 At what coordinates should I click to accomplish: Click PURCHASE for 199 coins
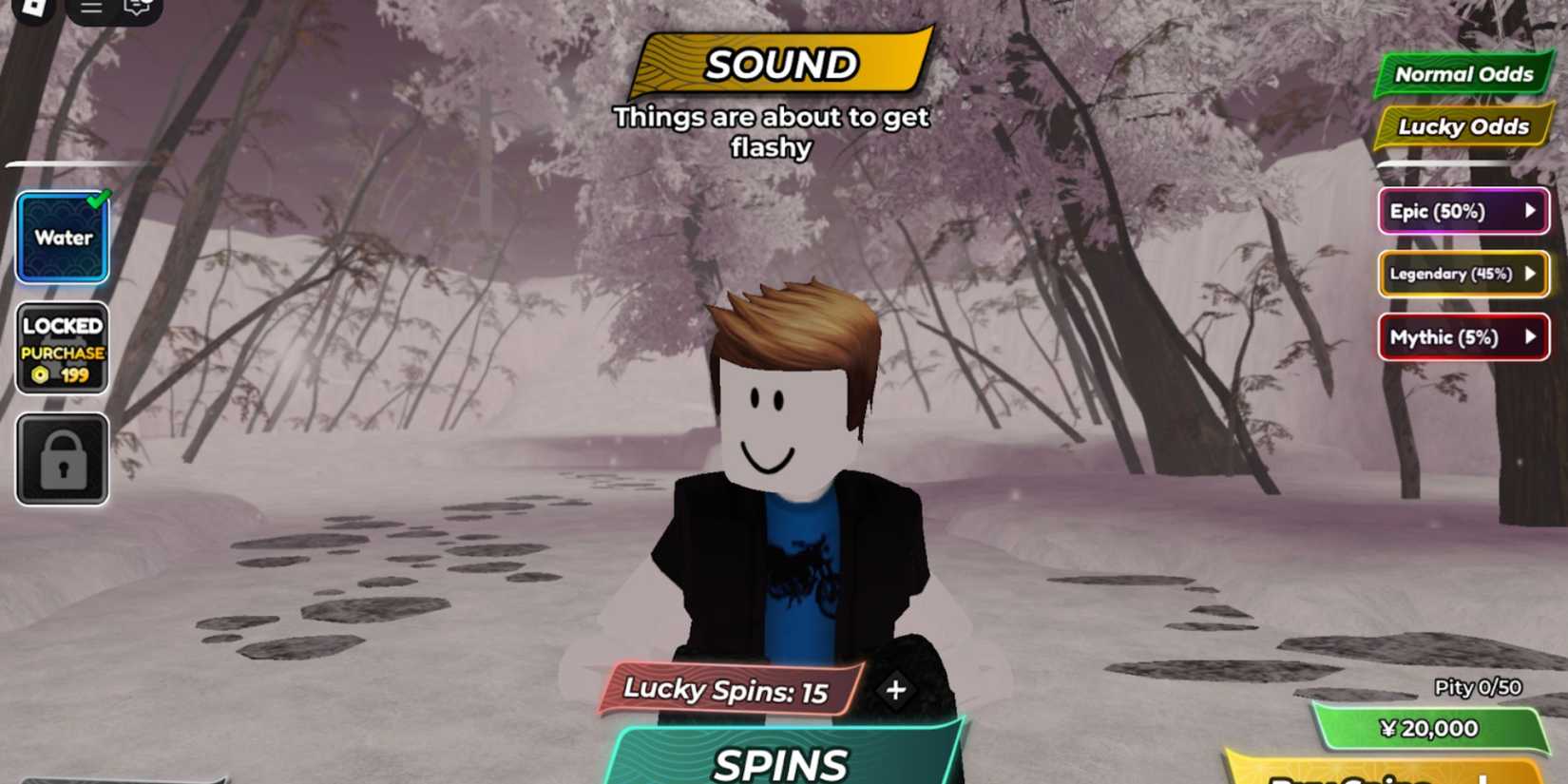61,353
